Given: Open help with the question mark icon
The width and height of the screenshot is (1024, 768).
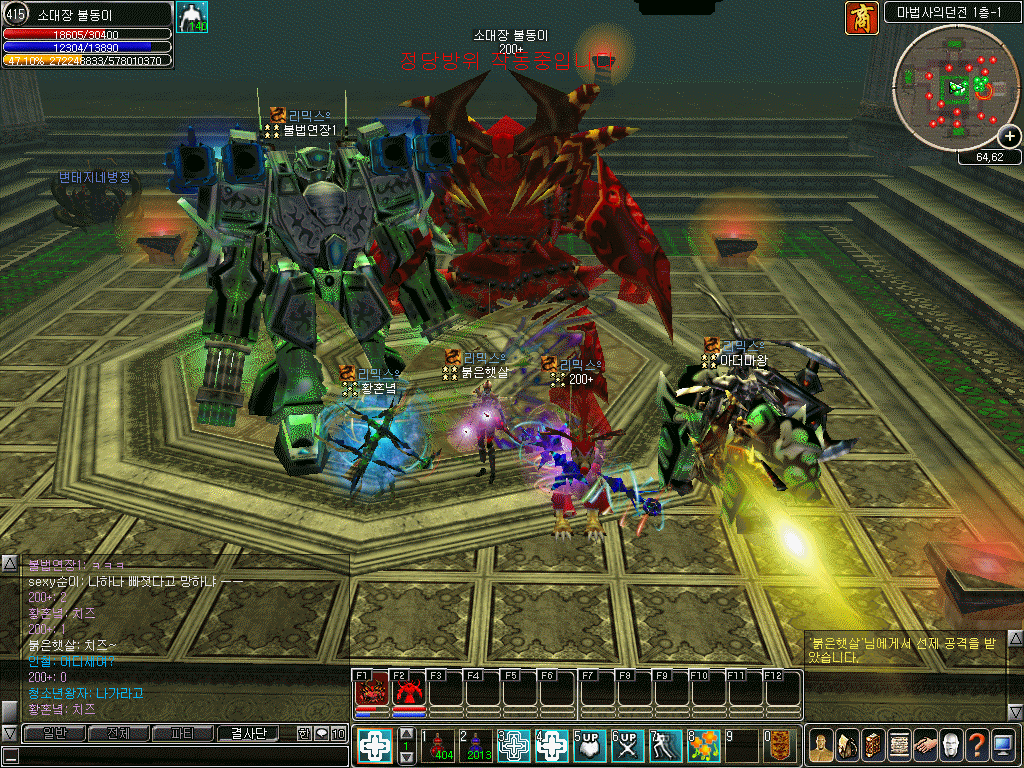Looking at the screenshot, I should coord(977,744).
